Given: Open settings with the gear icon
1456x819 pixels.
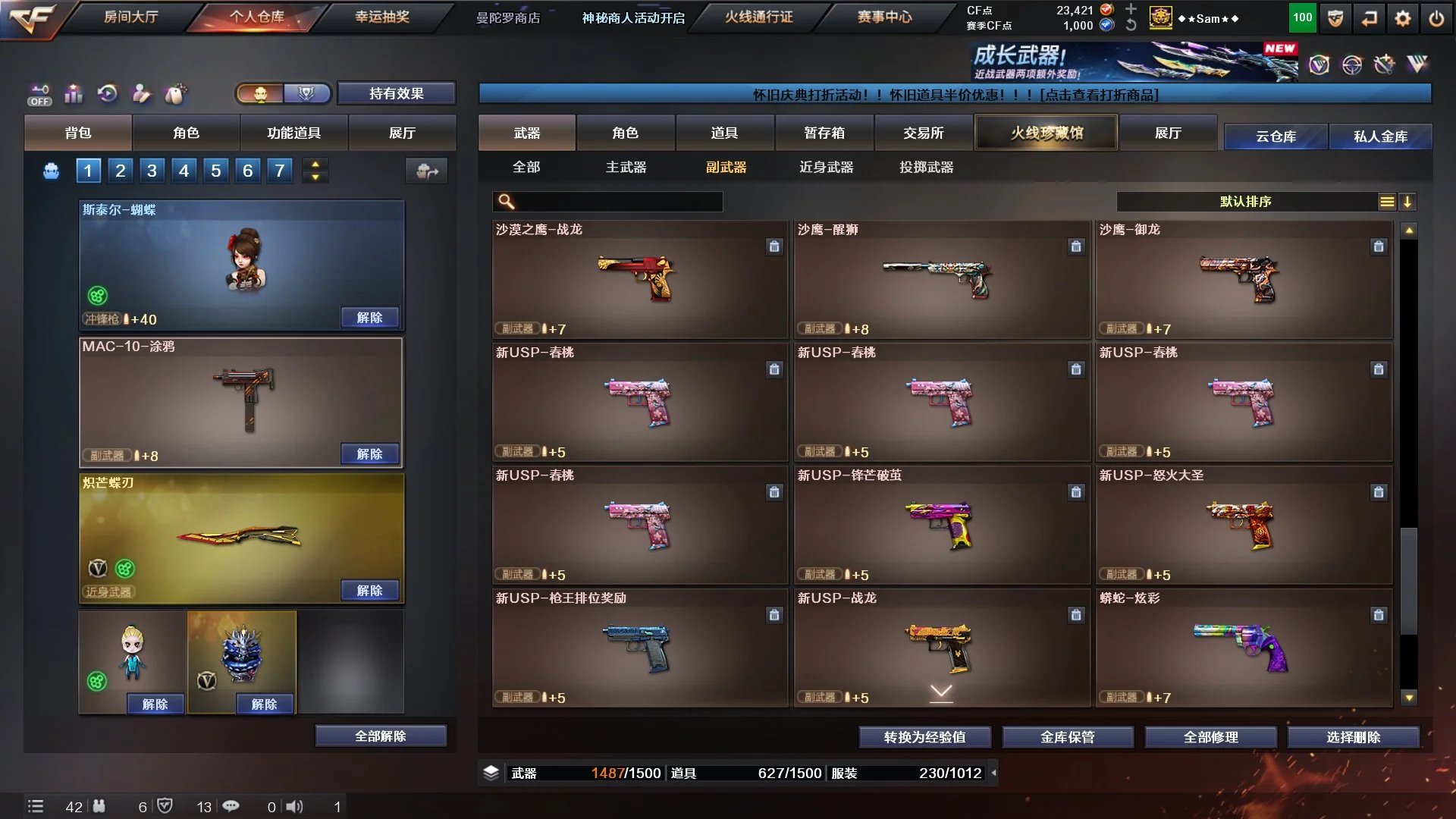Looking at the screenshot, I should [x=1403, y=18].
